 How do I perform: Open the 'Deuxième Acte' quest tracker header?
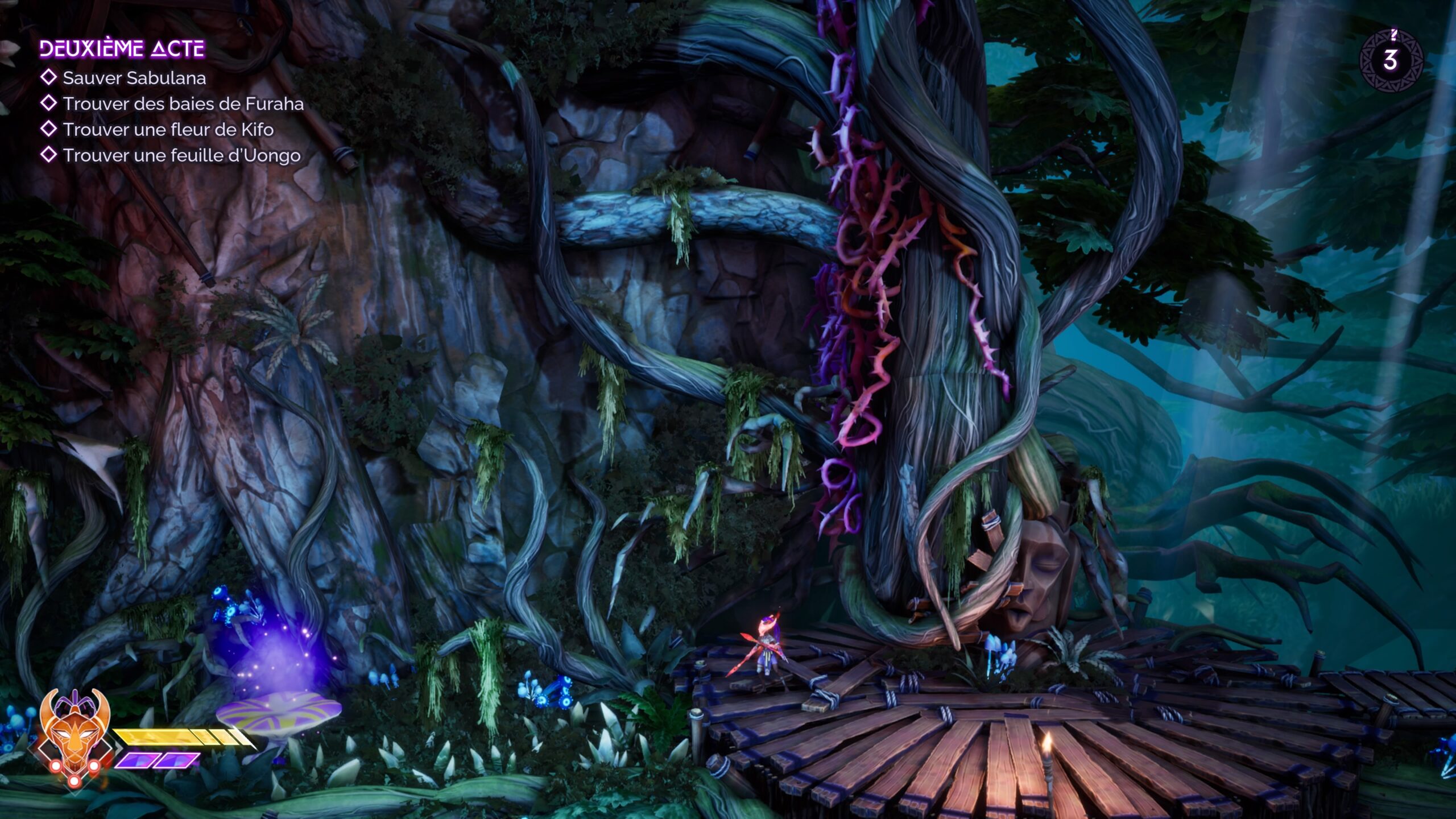tap(122, 49)
